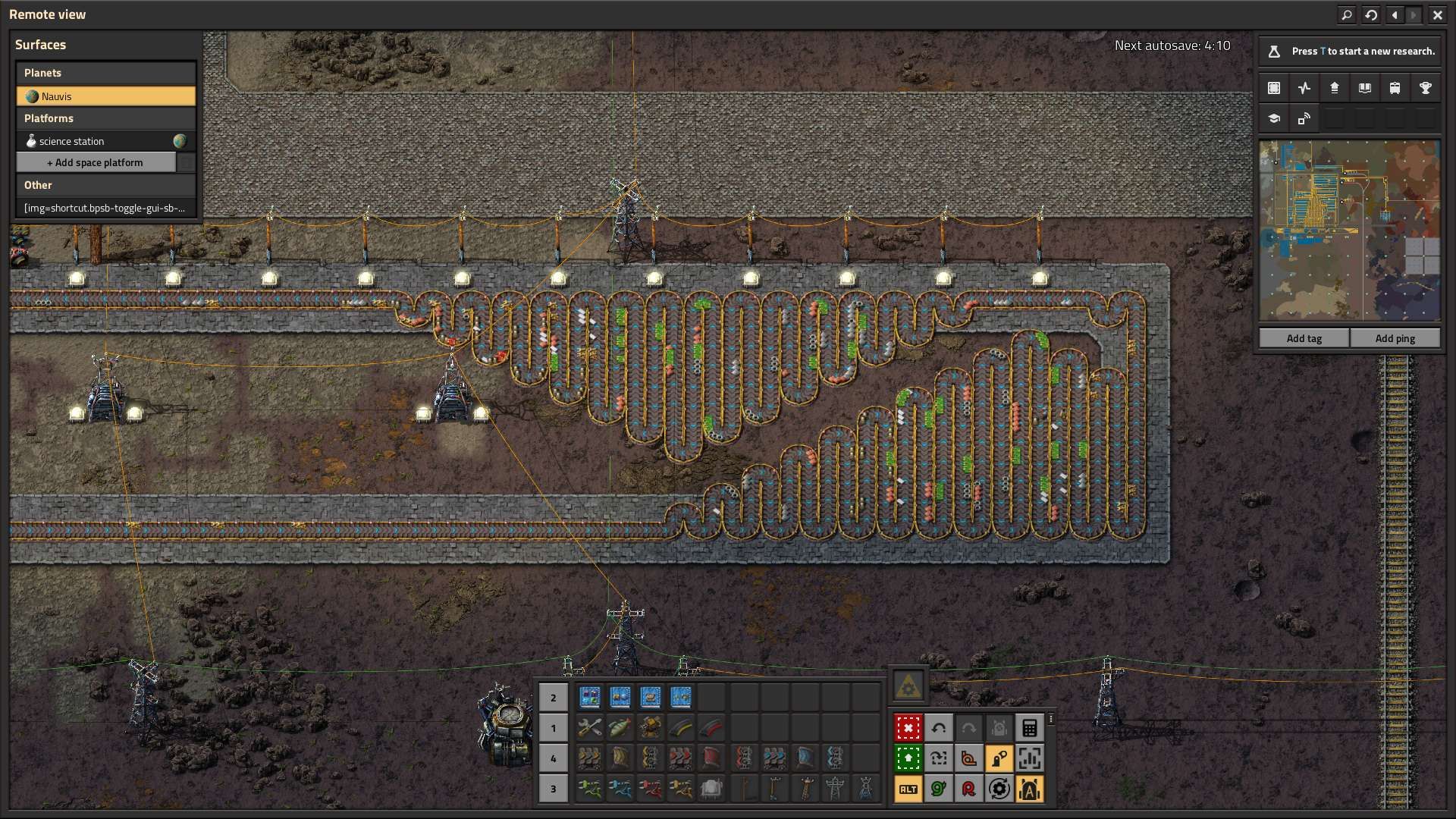Click the undo arrow shortcut

(938, 728)
